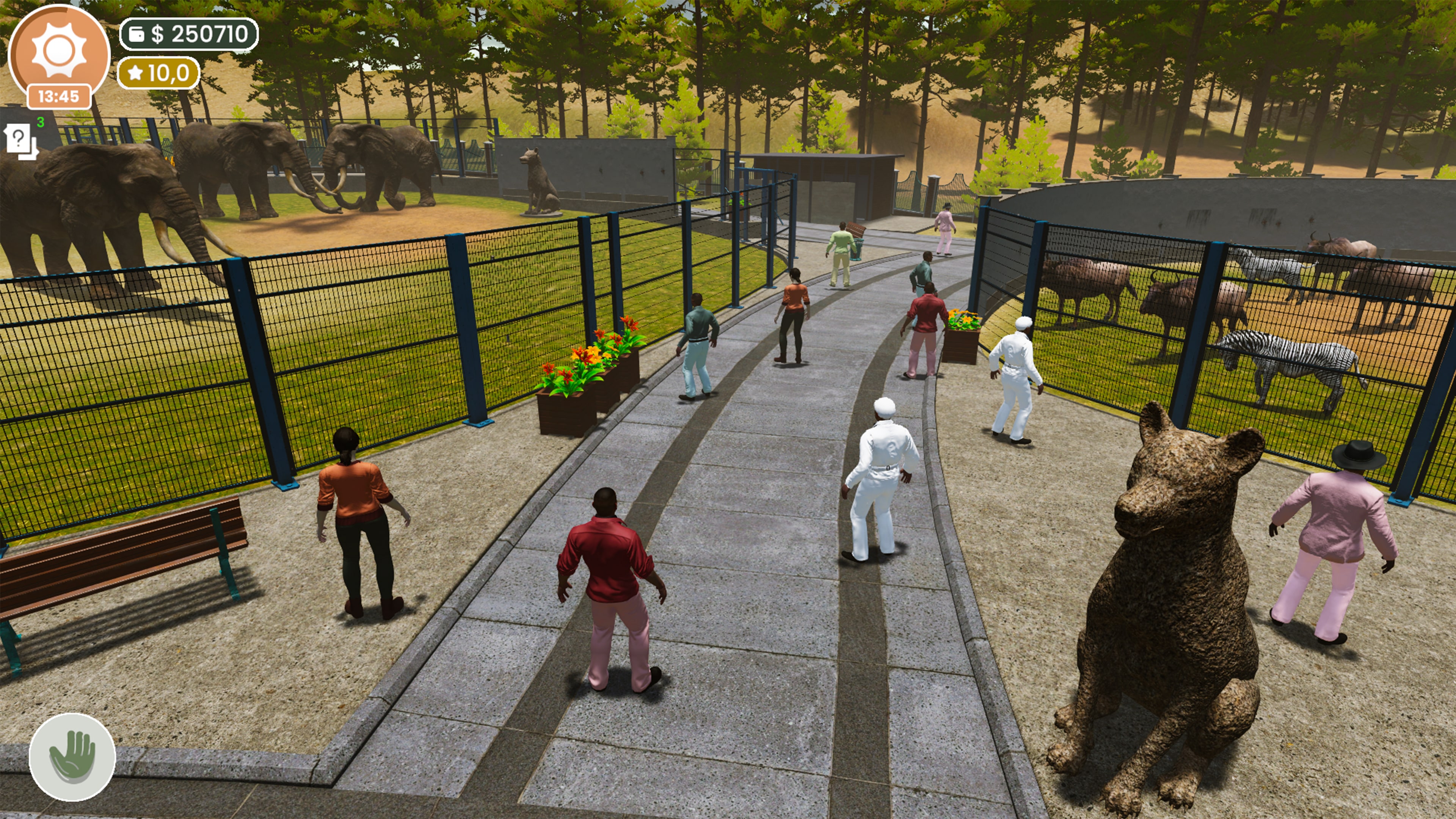Click the star icon on the rating badge
Screen dimensions: 1456x819
(136, 73)
